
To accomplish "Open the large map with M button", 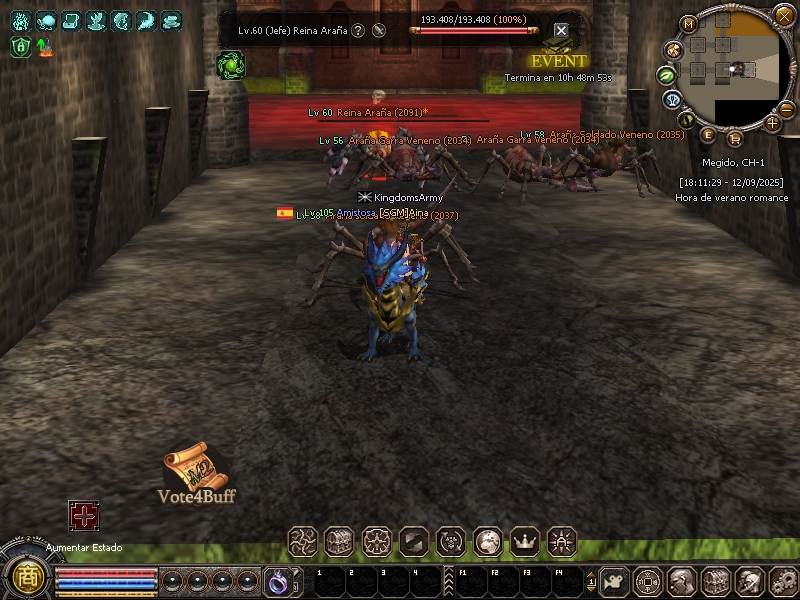I will [688, 24].
